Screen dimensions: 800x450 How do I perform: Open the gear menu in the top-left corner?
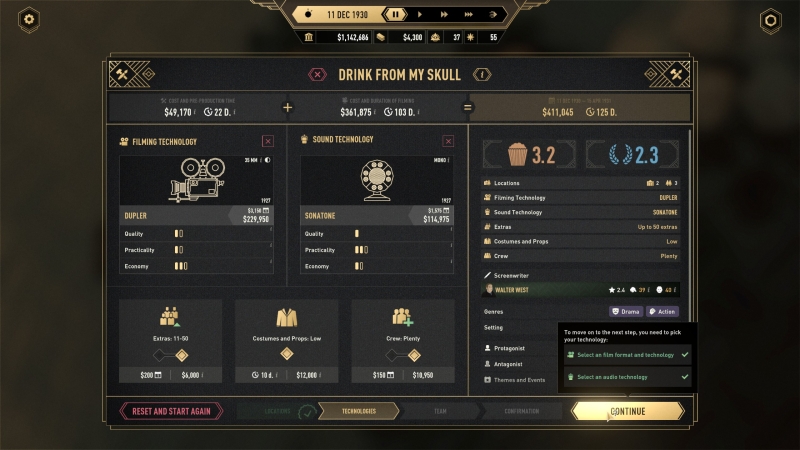pos(29,19)
